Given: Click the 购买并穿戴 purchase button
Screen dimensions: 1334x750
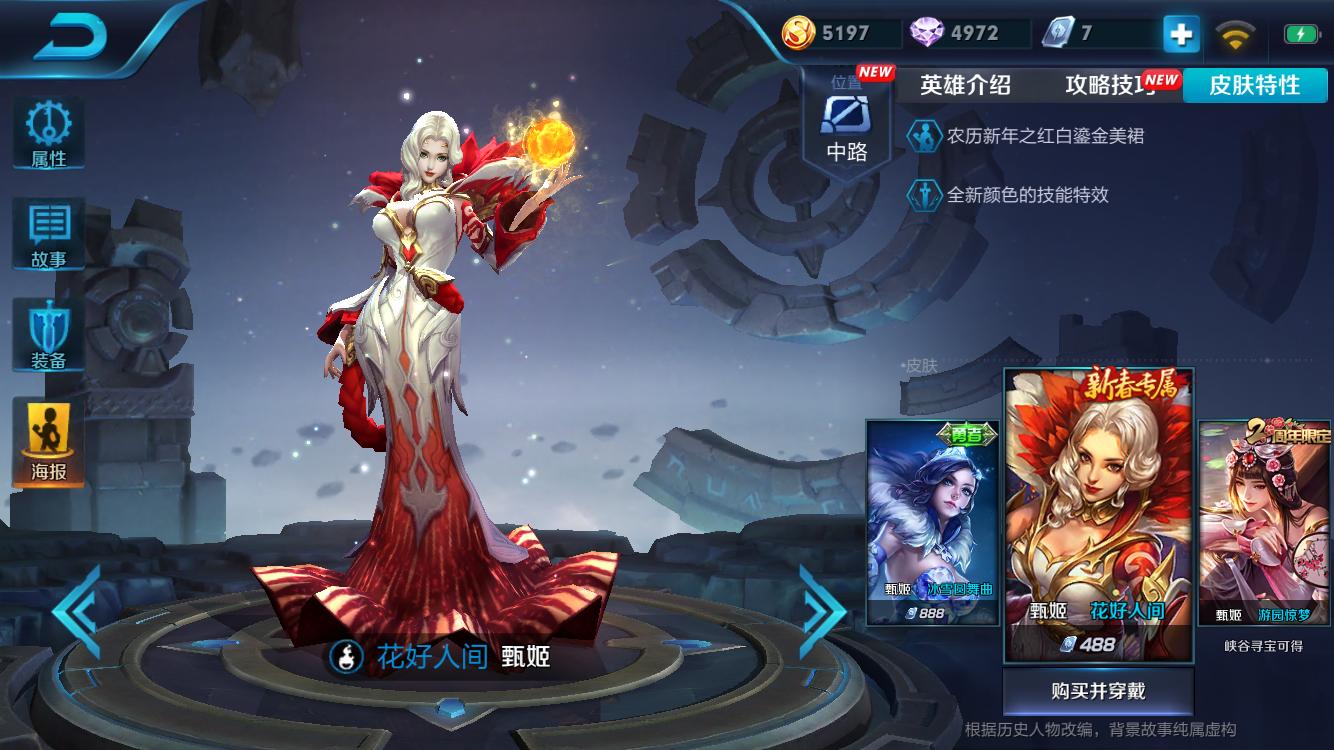Looking at the screenshot, I should (1098, 690).
